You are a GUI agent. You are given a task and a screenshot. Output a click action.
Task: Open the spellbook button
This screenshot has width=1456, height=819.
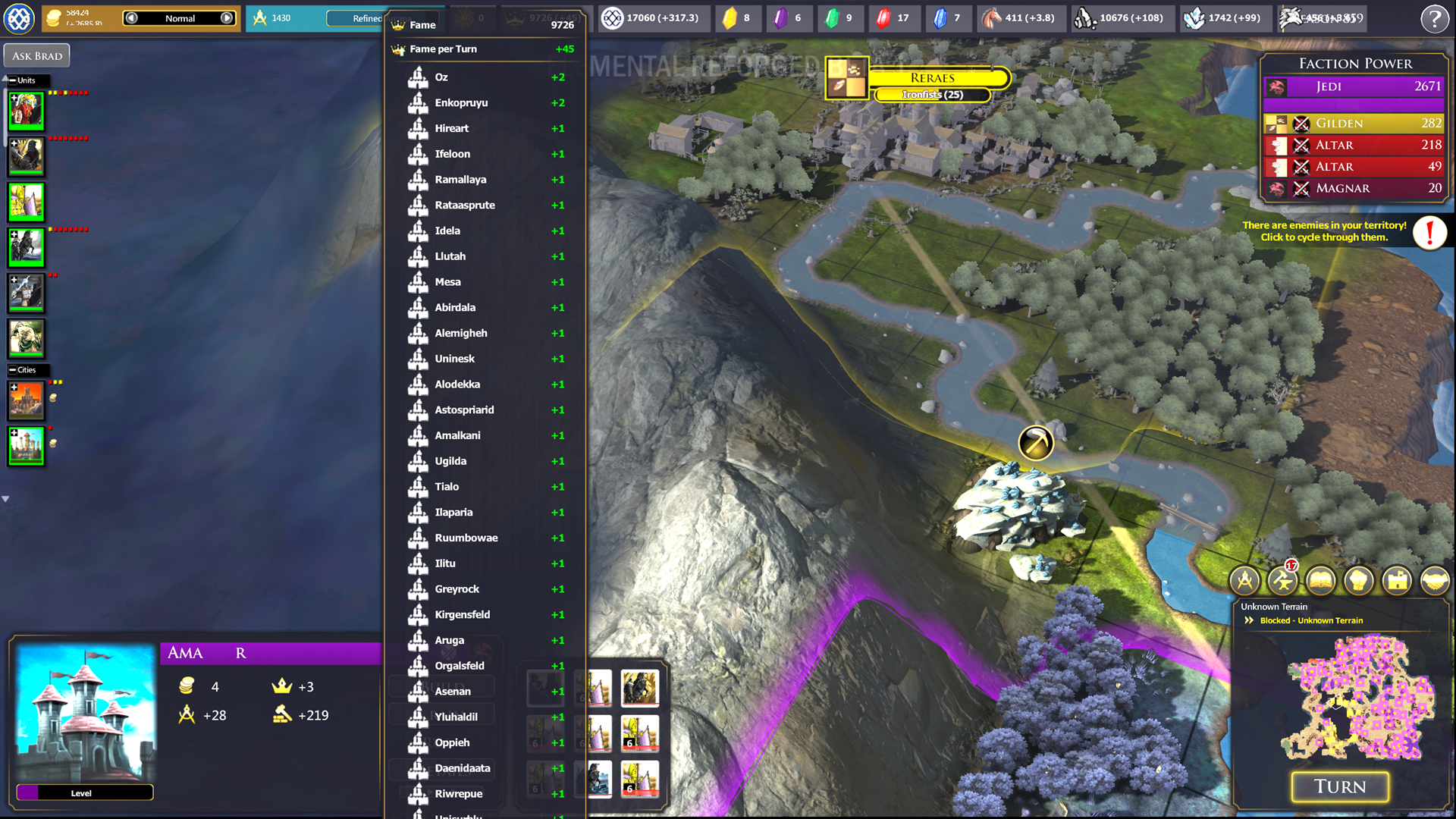point(1320,581)
